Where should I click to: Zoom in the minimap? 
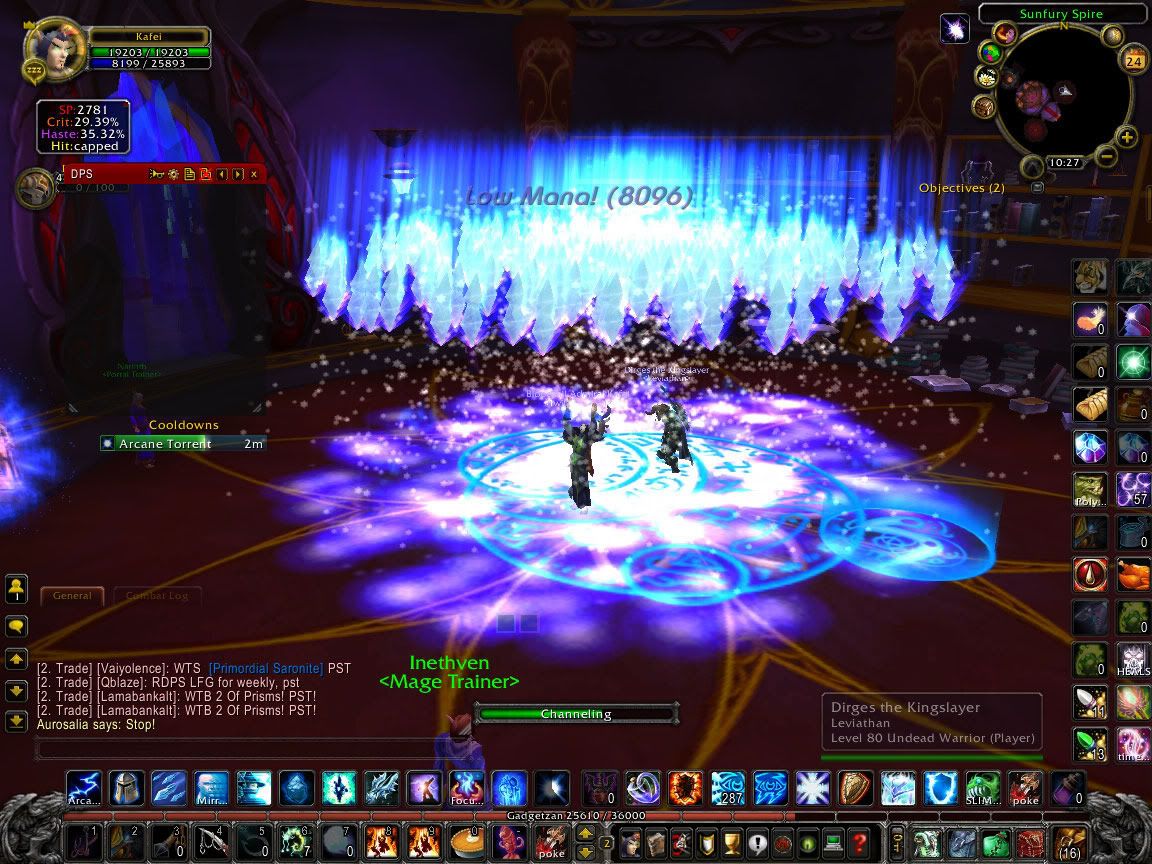1127,137
